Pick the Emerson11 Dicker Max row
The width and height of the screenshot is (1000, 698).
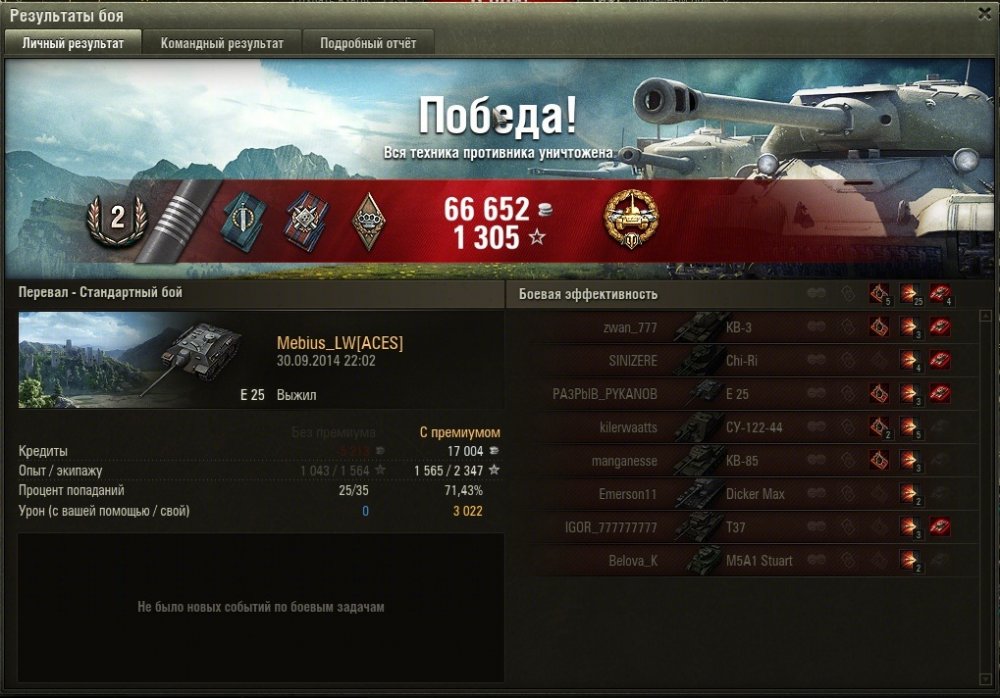[x=740, y=494]
